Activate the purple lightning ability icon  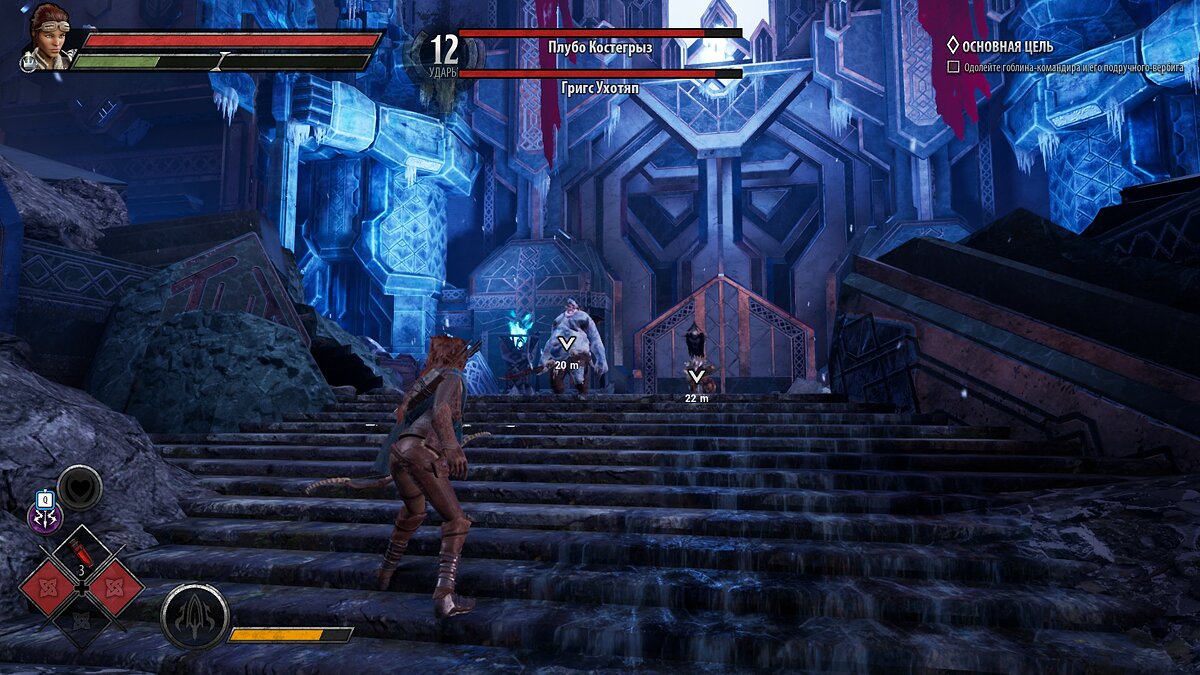[x=44, y=518]
